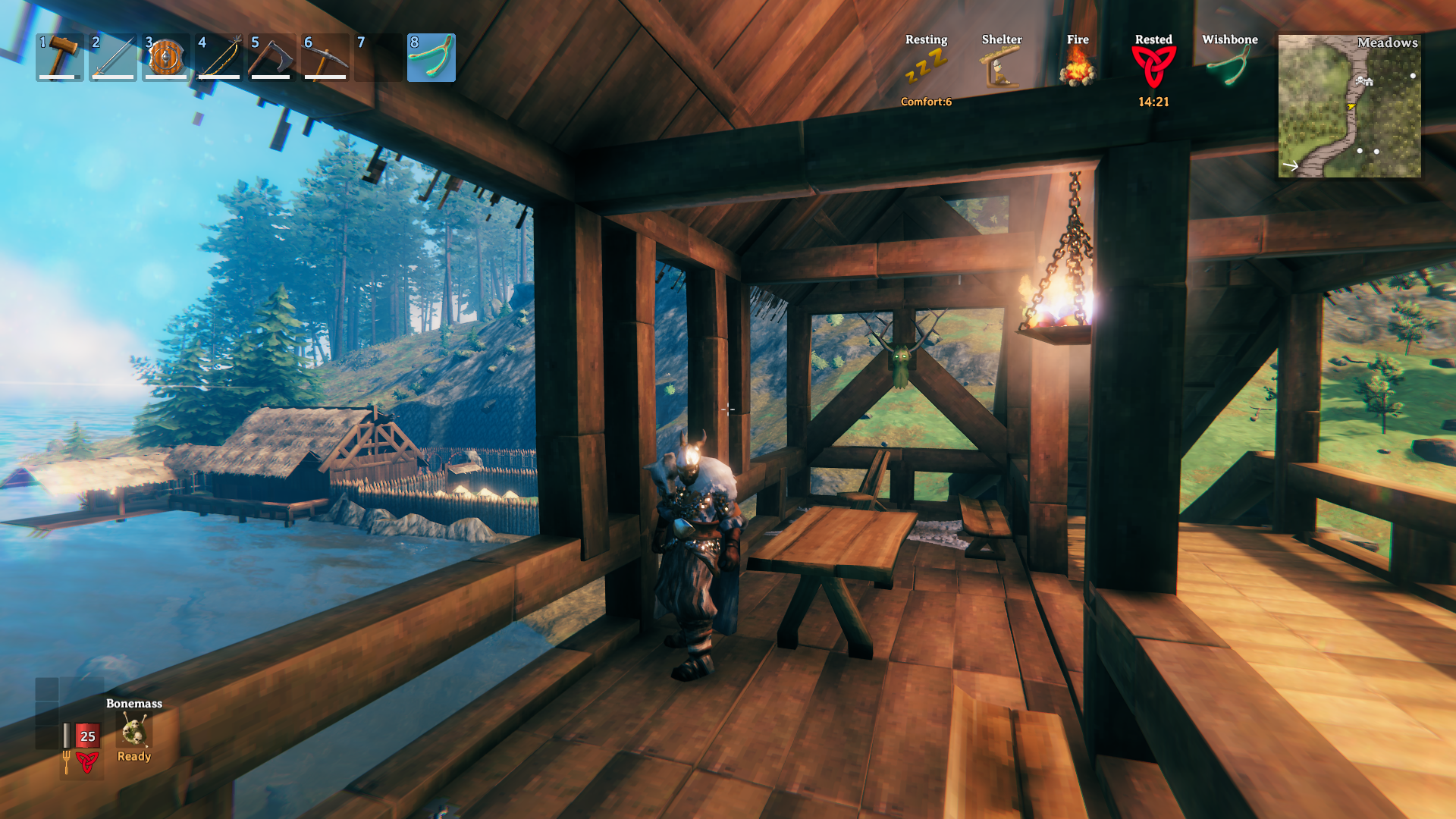Equip the sword from hotbar slot 2
This screenshot has width=1456, height=819.
[x=113, y=57]
